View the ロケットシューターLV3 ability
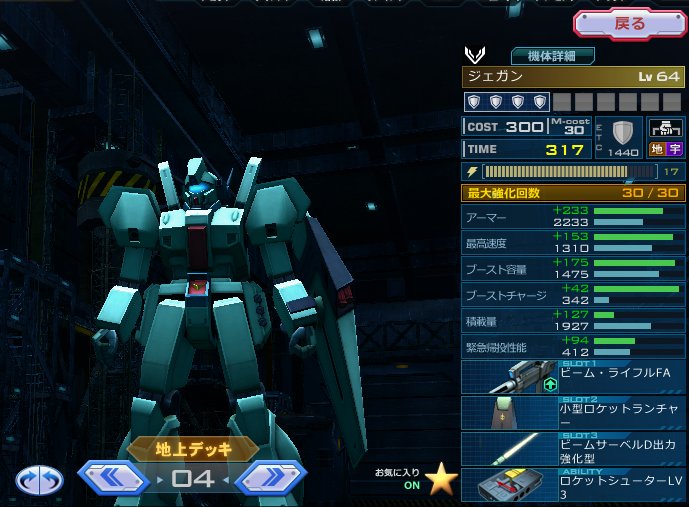This screenshot has width=689, height=507. (x=574, y=484)
